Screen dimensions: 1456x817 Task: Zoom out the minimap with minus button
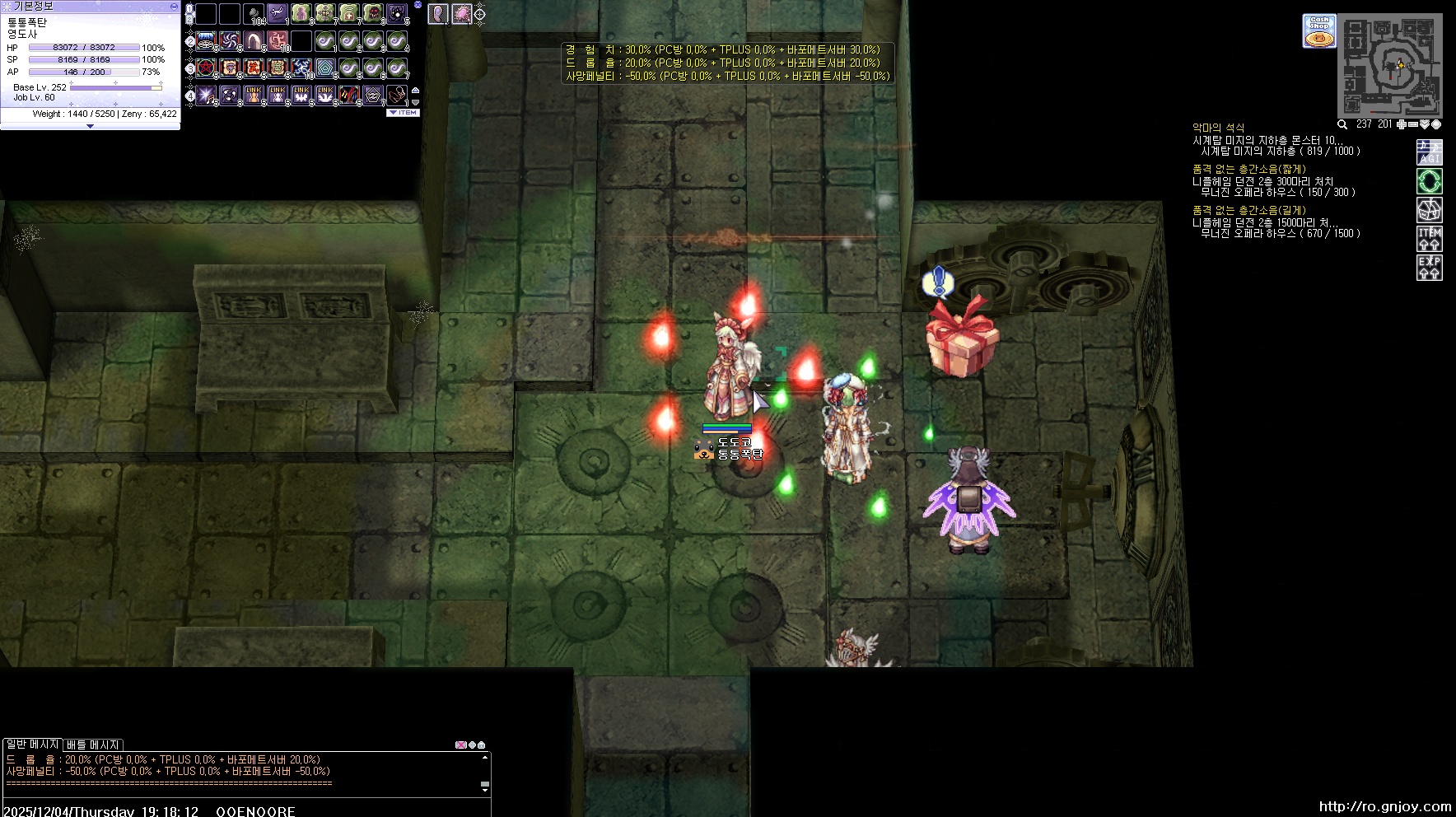coord(1413,124)
